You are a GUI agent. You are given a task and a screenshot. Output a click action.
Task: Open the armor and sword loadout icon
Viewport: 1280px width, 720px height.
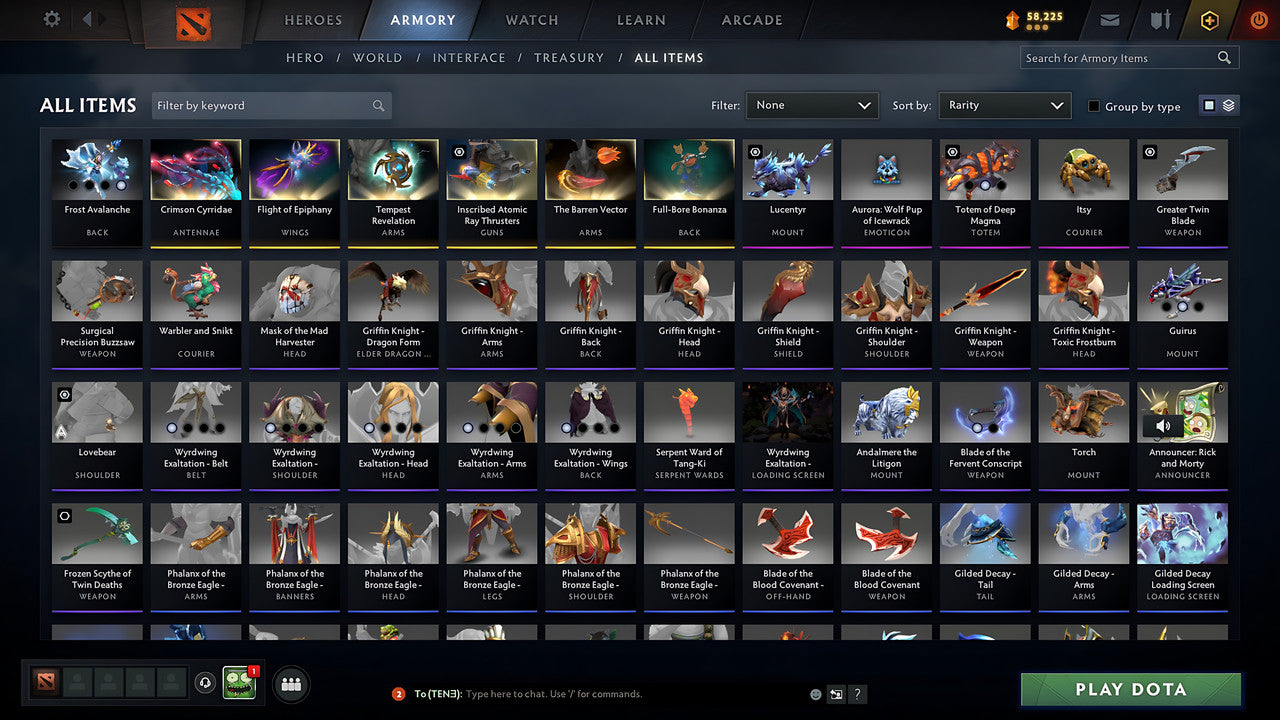tap(1160, 18)
